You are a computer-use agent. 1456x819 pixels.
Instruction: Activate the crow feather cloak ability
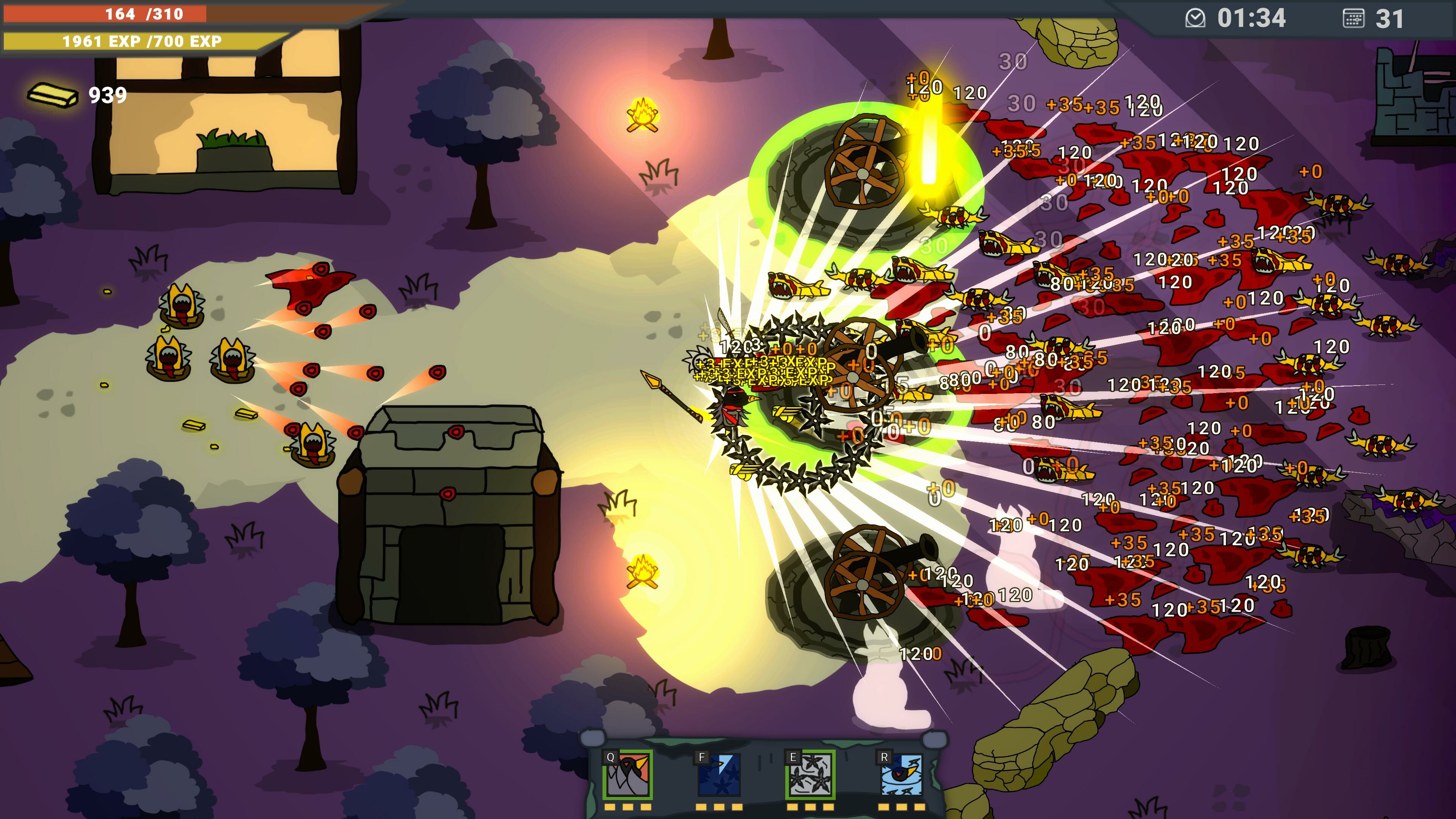628,774
